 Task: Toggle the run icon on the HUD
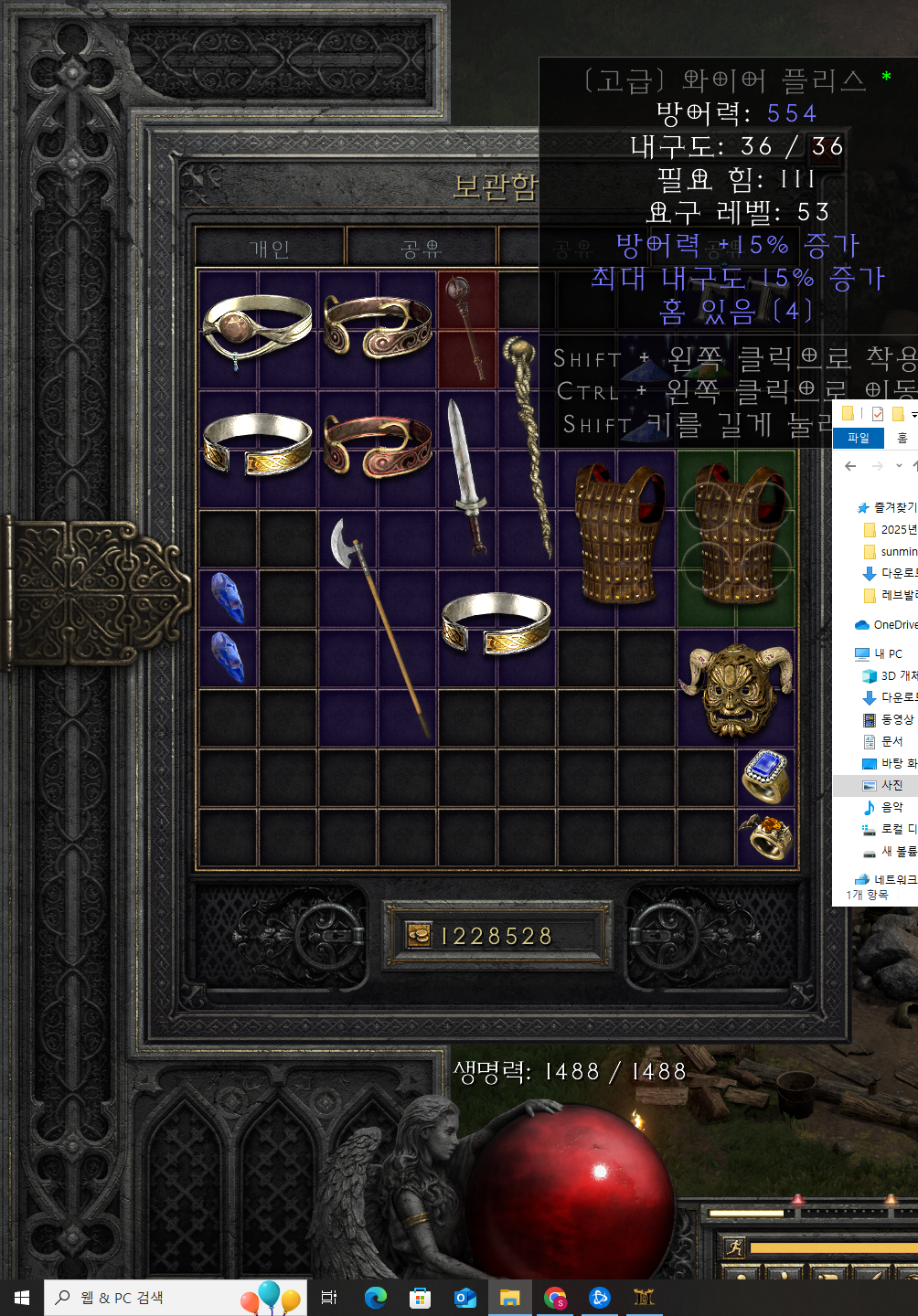[734, 1247]
